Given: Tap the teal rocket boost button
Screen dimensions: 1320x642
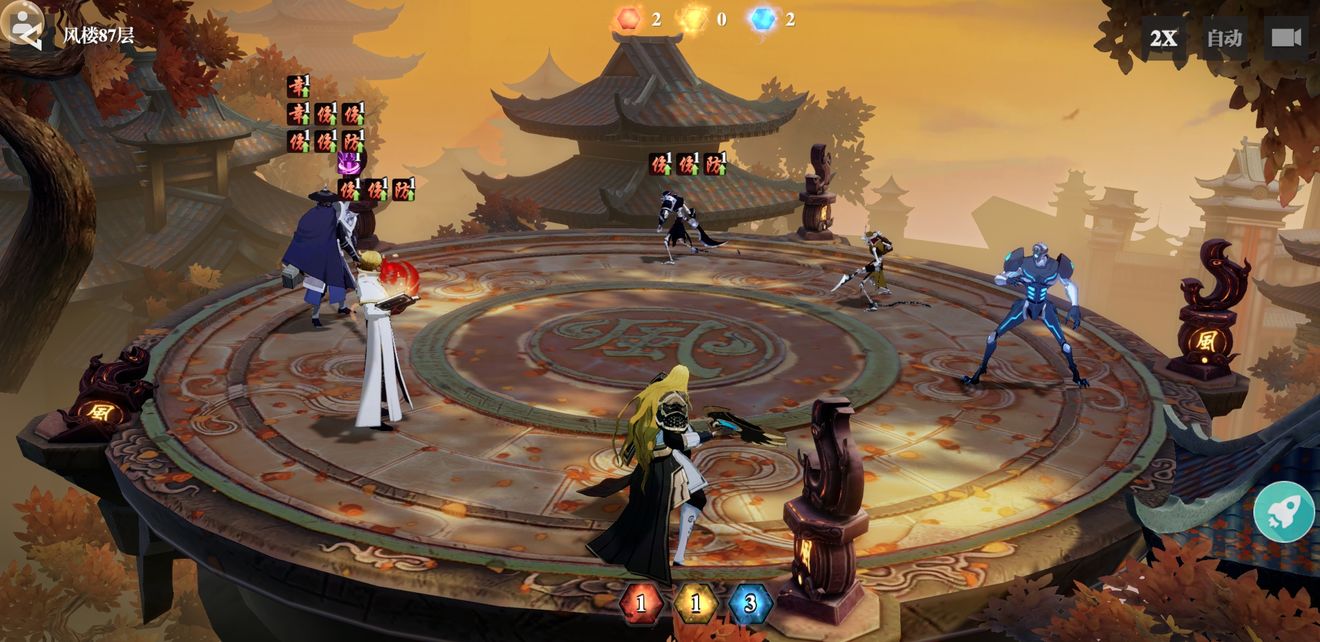Looking at the screenshot, I should [x=1284, y=512].
